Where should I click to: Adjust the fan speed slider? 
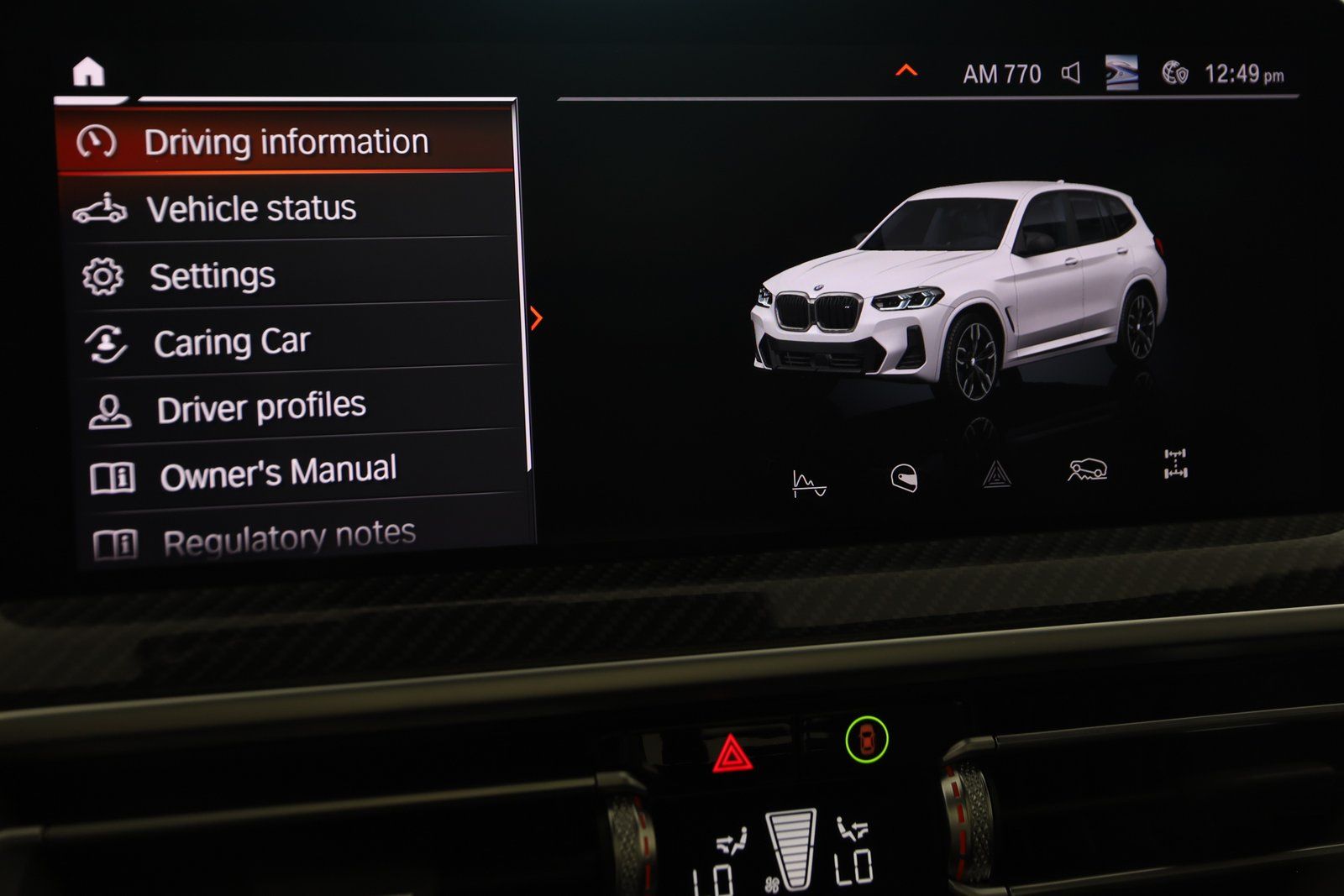point(790,848)
